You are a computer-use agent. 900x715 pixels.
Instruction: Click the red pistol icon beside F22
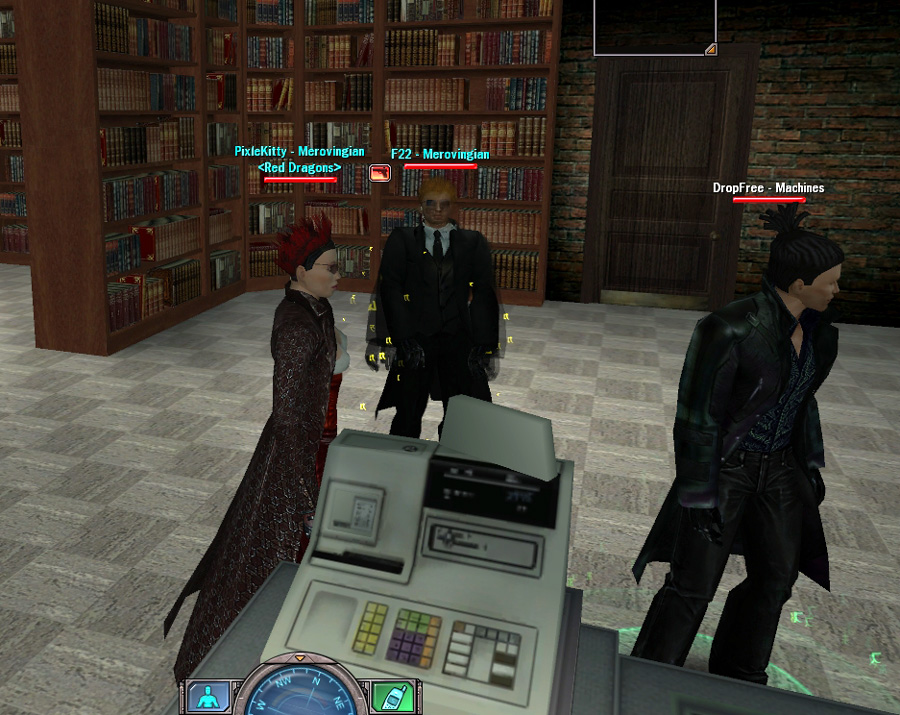380,173
